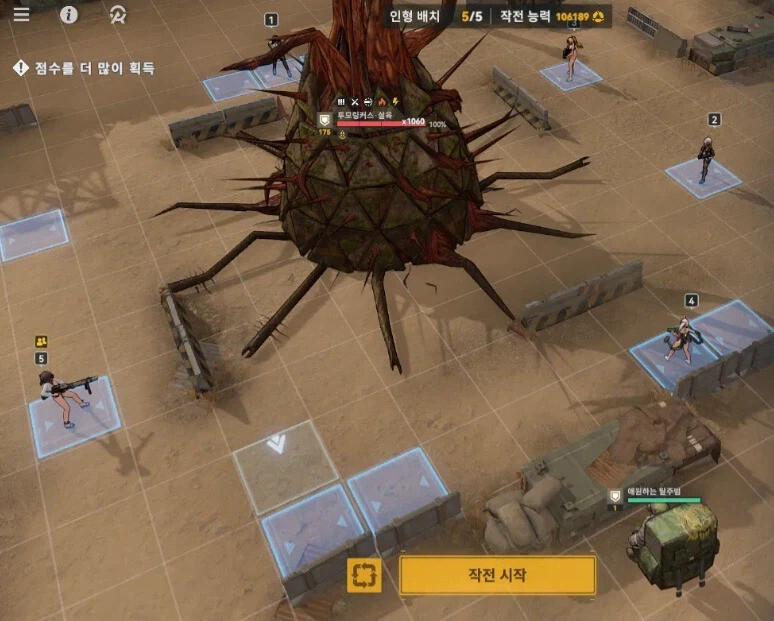This screenshot has height=621, width=774.
Task: Show the info panel with the i icon
Action: point(69,14)
